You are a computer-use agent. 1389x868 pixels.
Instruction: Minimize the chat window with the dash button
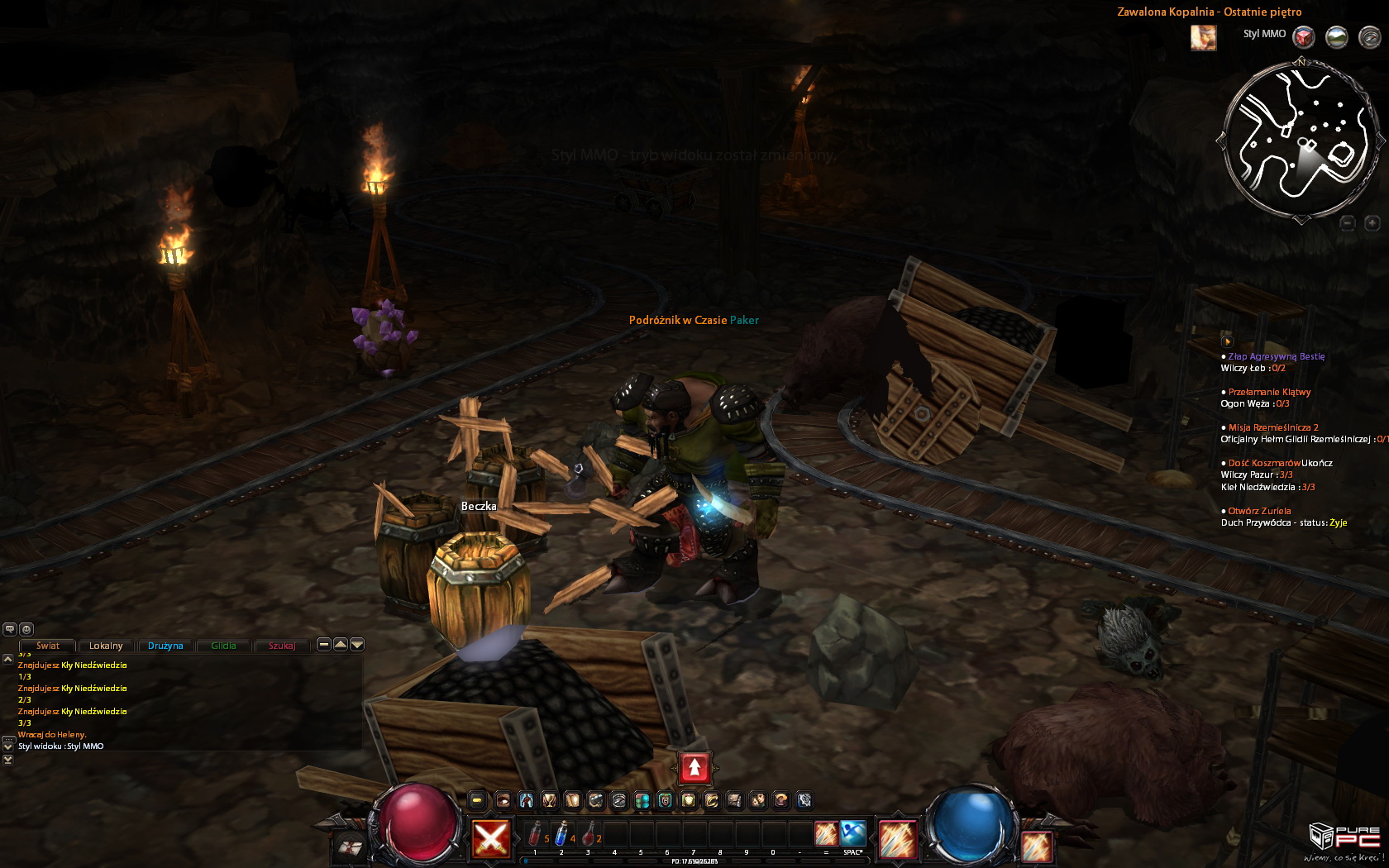(324, 645)
